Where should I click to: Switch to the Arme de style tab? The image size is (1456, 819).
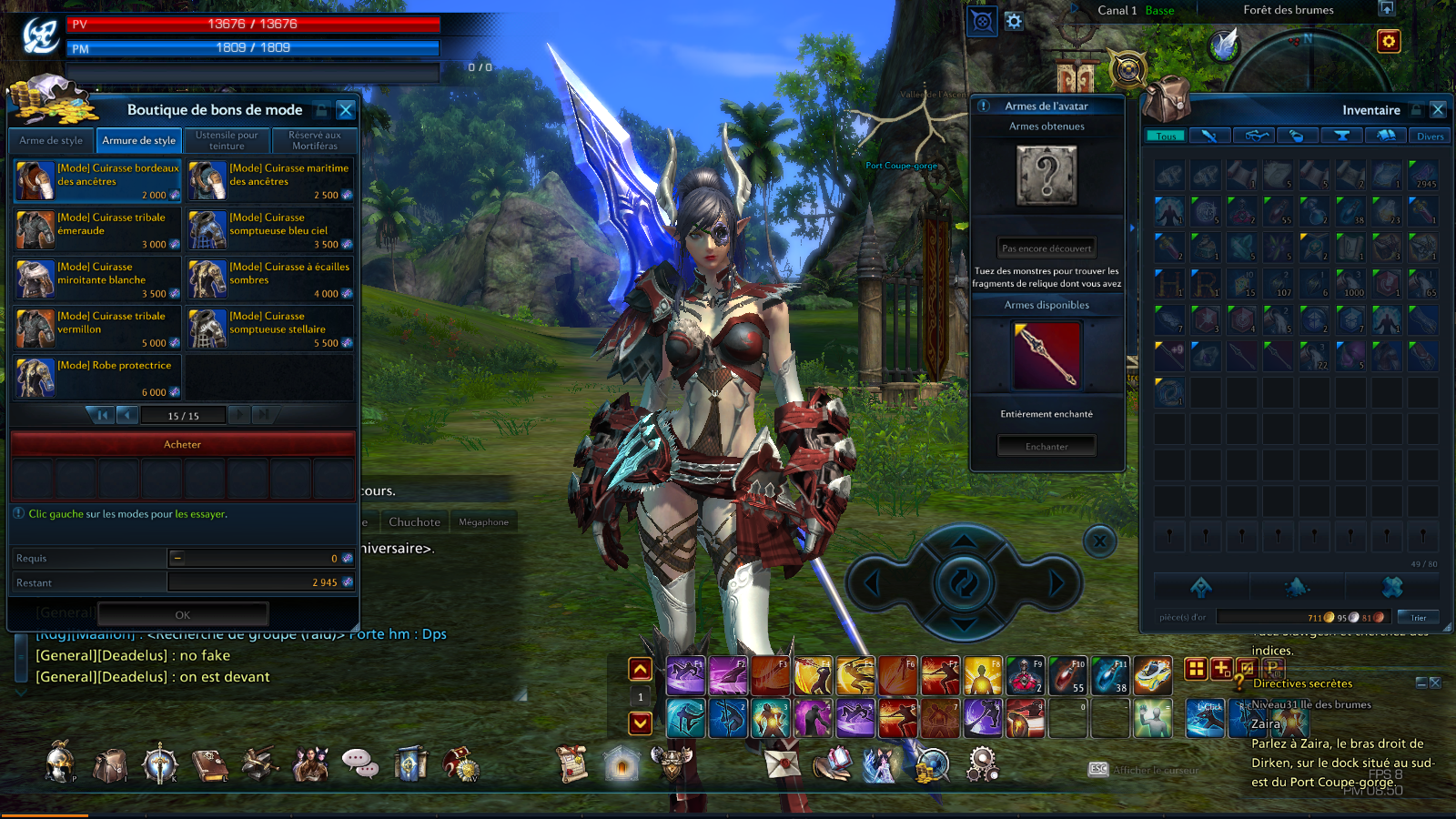[x=51, y=140]
